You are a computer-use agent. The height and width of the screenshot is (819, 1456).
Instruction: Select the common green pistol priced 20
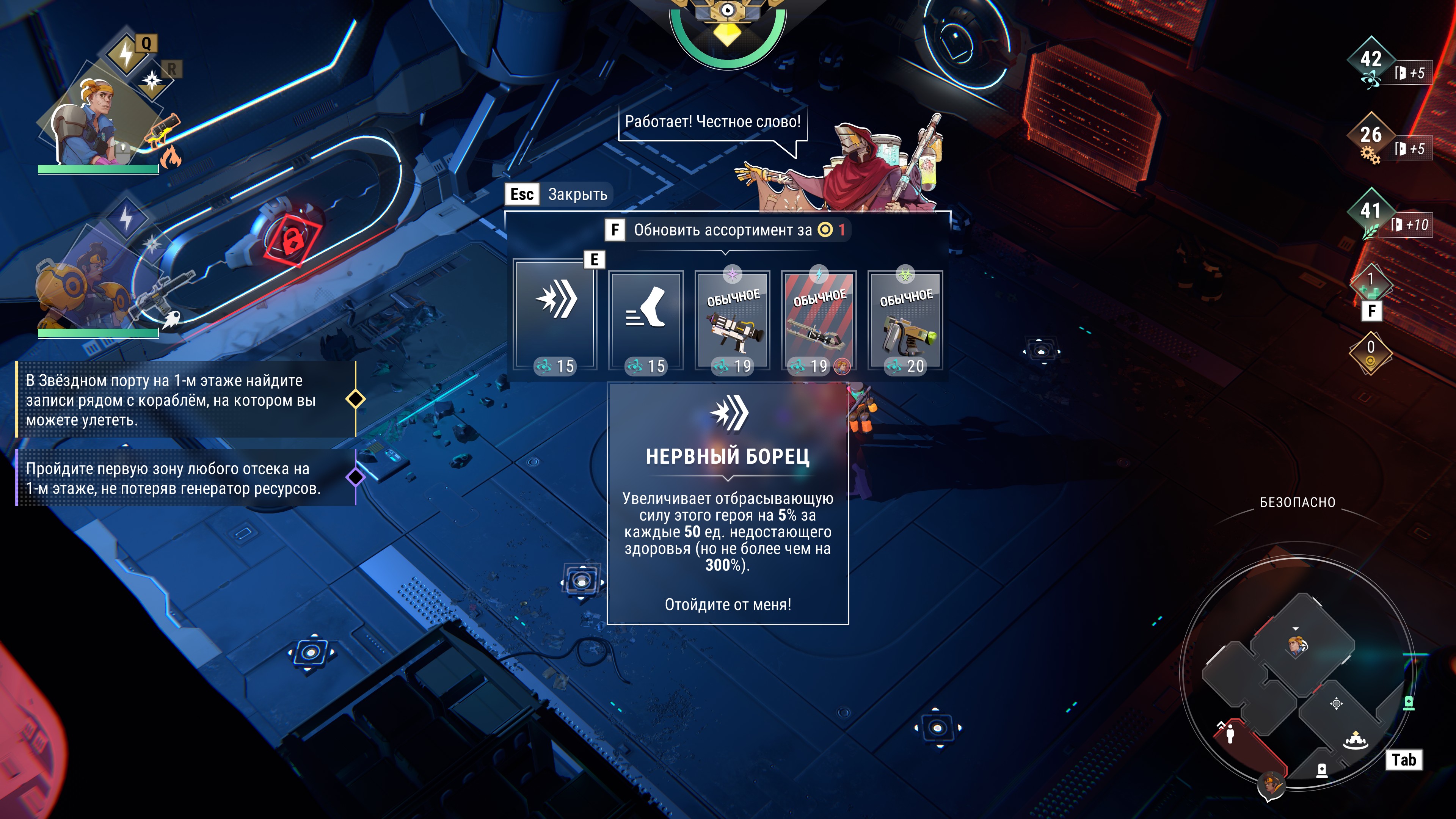point(905,321)
